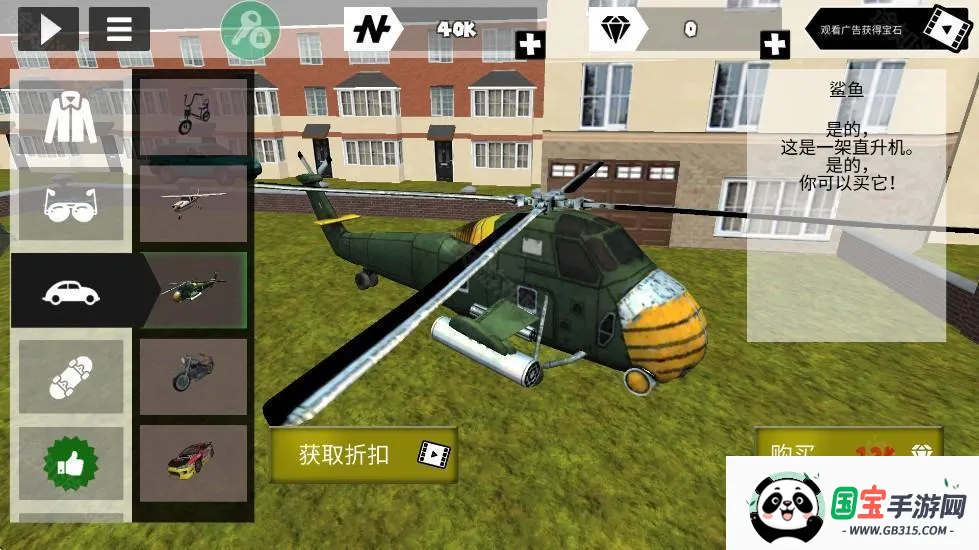Click the 获取折扣 discount button

tap(363, 455)
